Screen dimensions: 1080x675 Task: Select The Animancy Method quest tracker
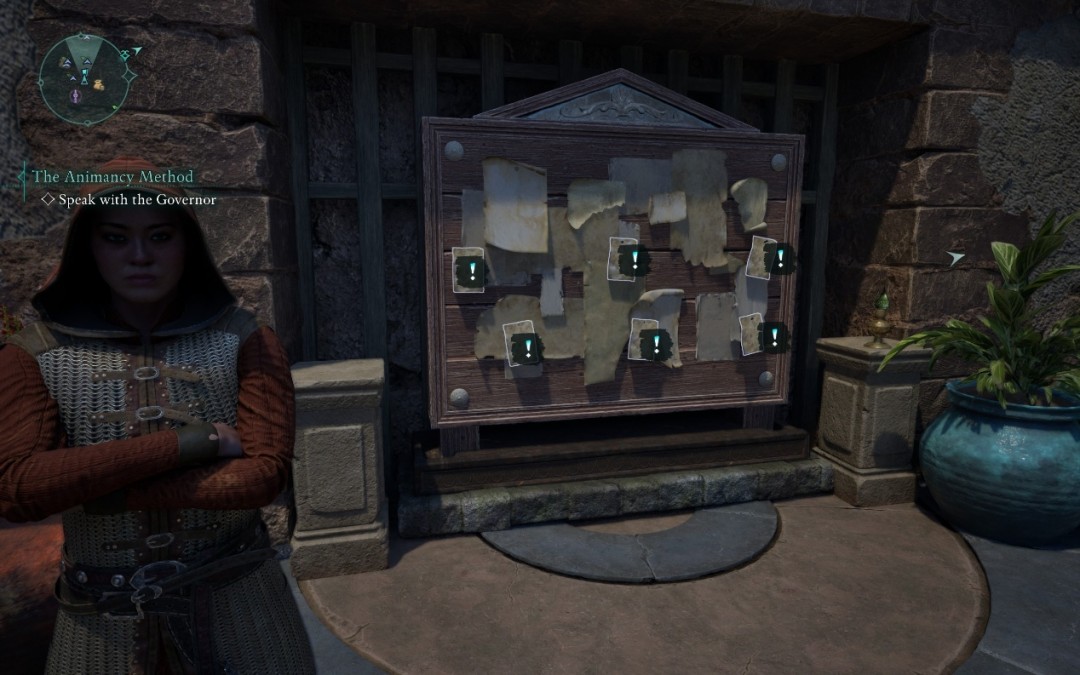(x=113, y=177)
